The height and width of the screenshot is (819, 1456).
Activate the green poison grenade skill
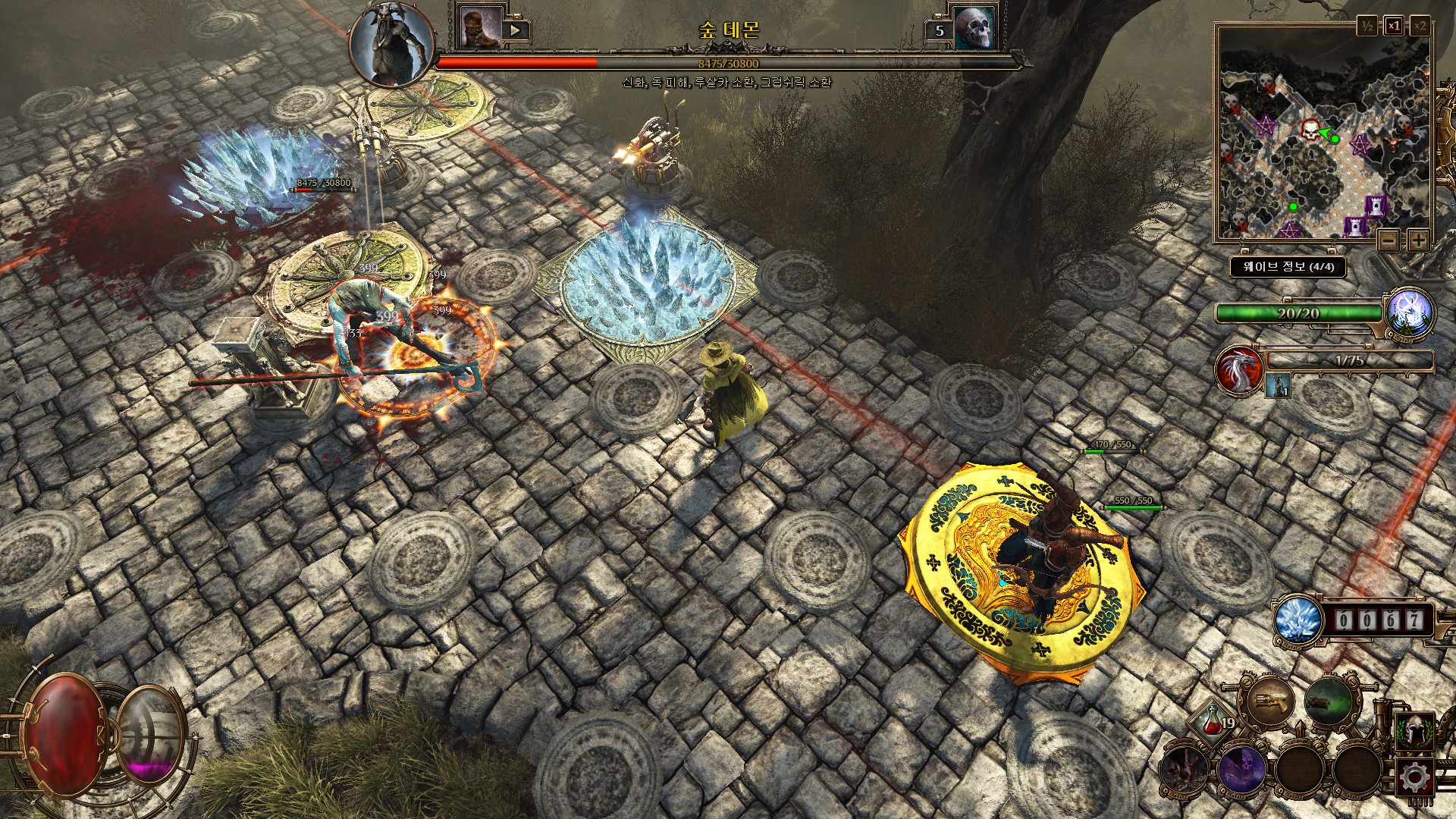pos(1330,701)
